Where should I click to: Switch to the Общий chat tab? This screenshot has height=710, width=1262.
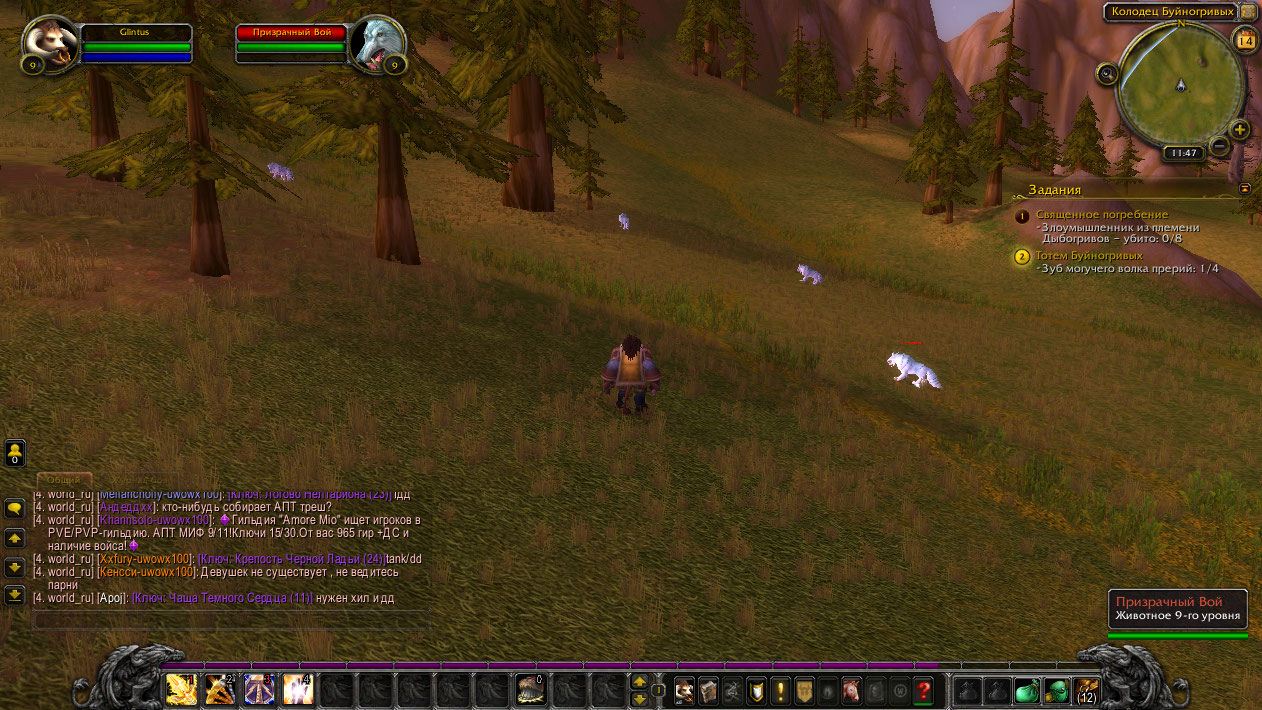pyautogui.click(x=64, y=481)
